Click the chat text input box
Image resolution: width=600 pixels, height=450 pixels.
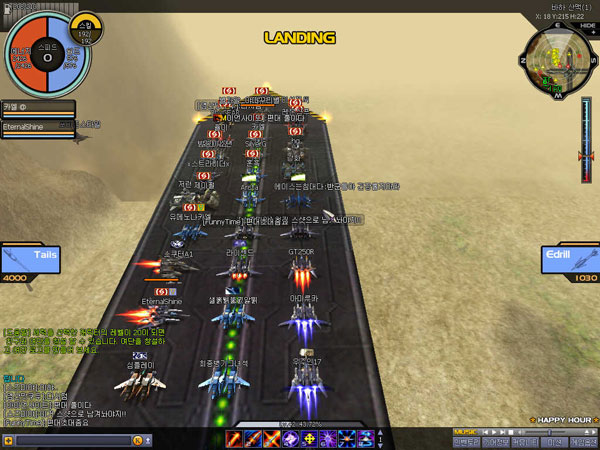click(71, 440)
